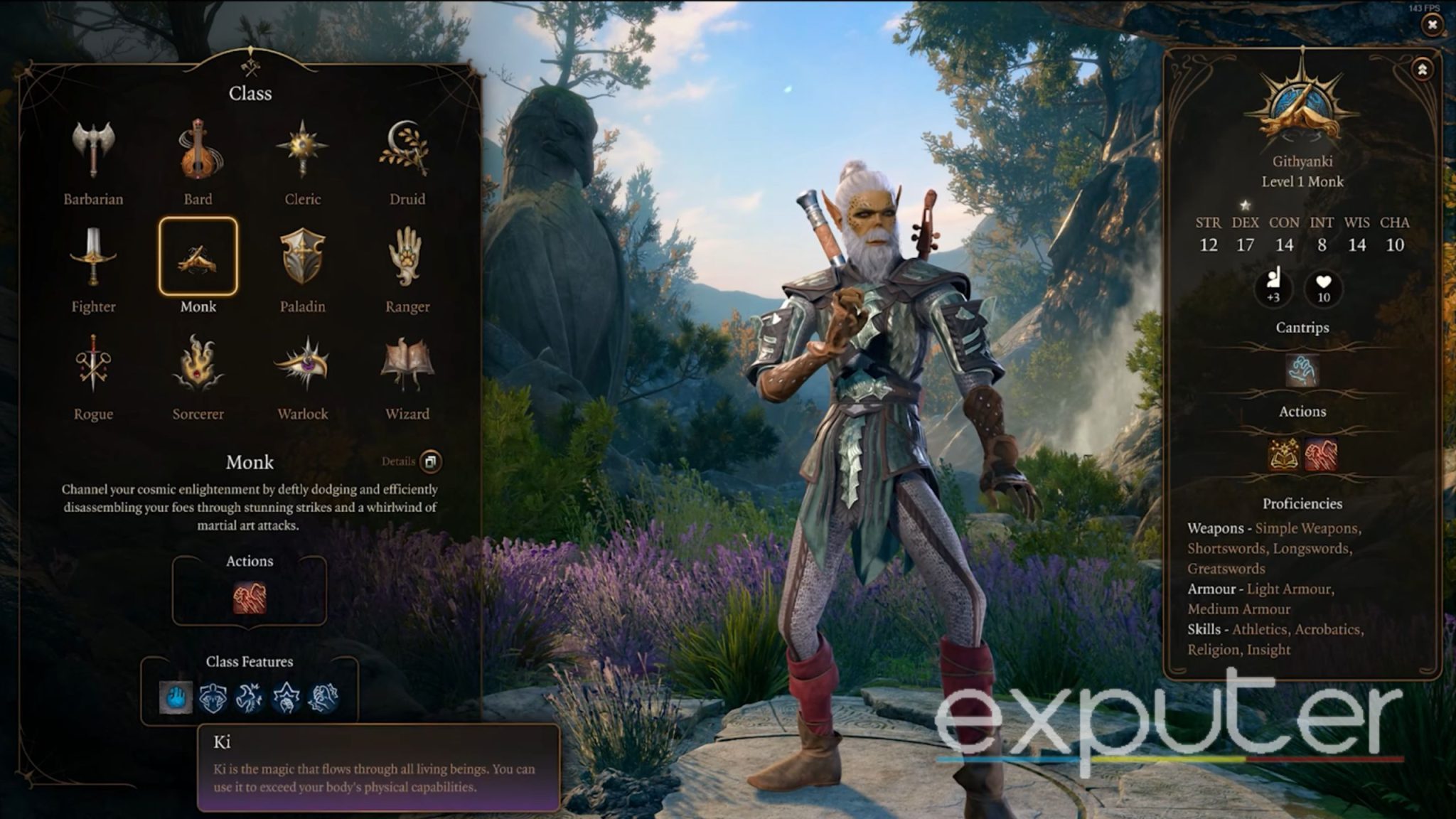Image resolution: width=1456 pixels, height=819 pixels.
Task: Pick the Cleric class icon
Action: click(302, 151)
